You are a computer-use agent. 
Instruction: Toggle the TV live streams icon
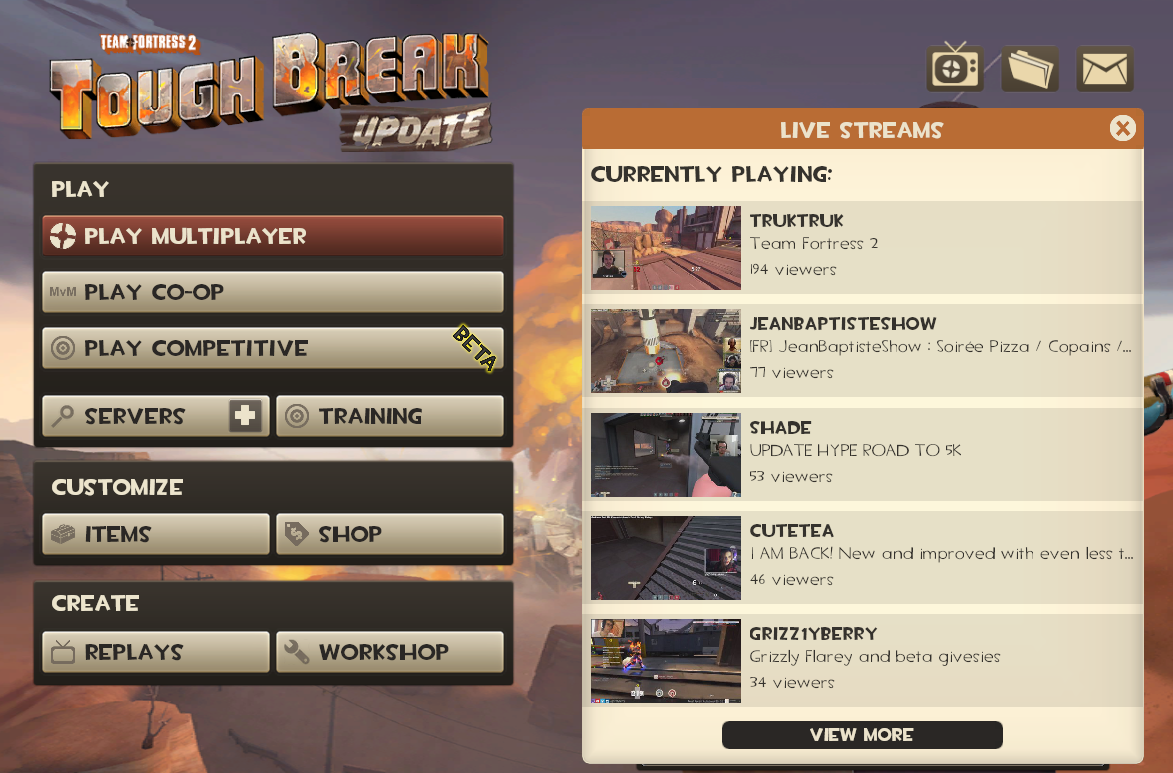coord(955,69)
